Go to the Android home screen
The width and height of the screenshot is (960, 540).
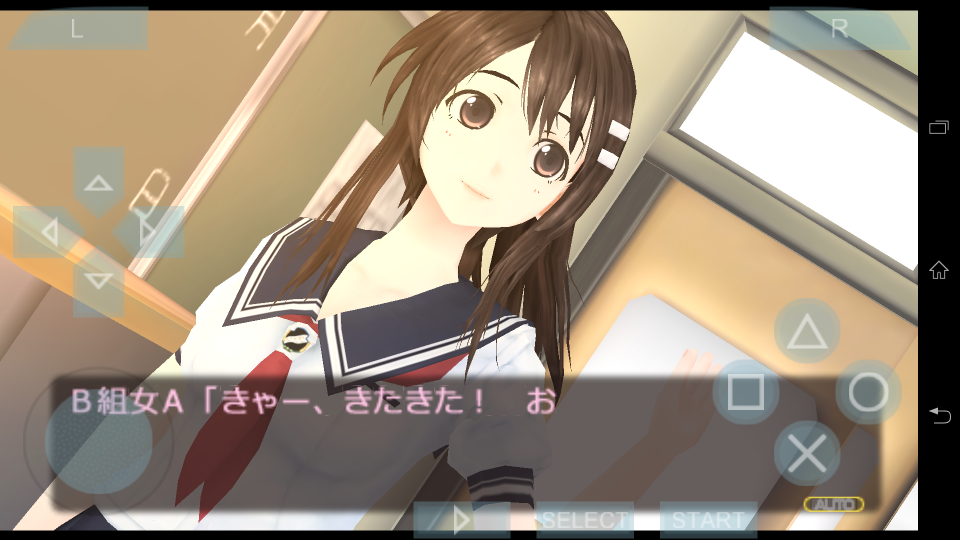[x=939, y=270]
